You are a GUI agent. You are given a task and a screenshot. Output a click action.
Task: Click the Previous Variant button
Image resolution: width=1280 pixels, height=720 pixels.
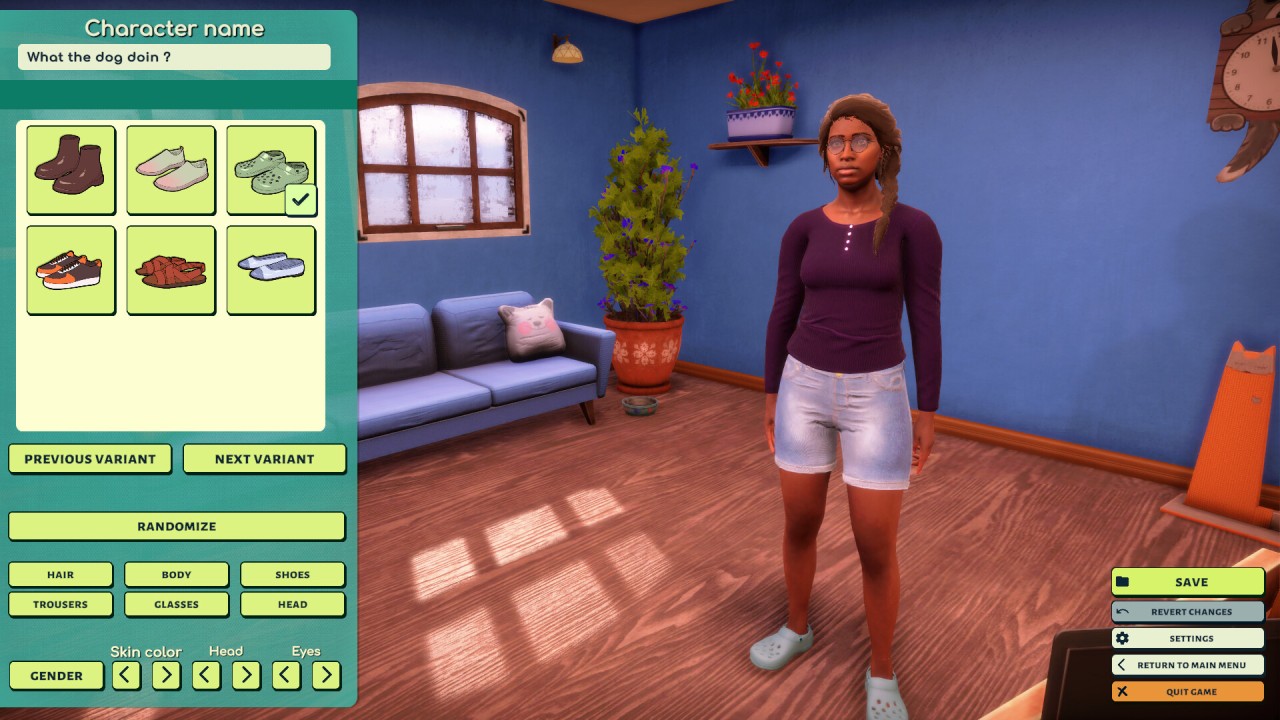(90, 459)
